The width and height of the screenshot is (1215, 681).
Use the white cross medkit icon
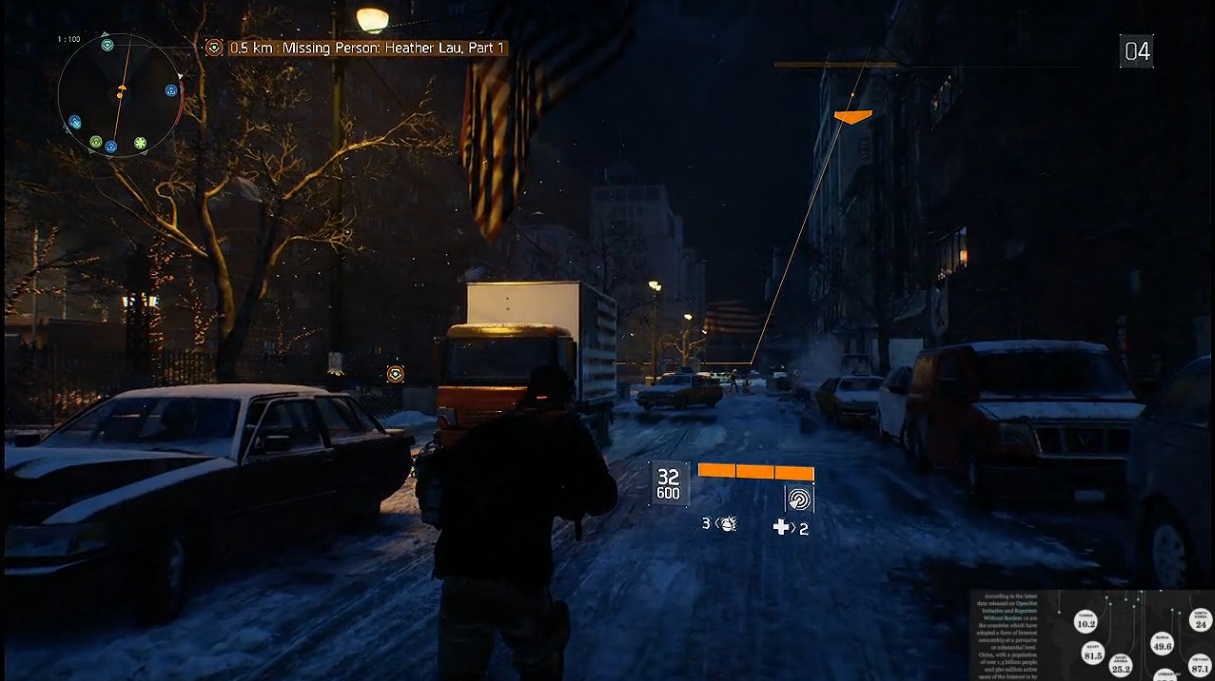tap(782, 527)
